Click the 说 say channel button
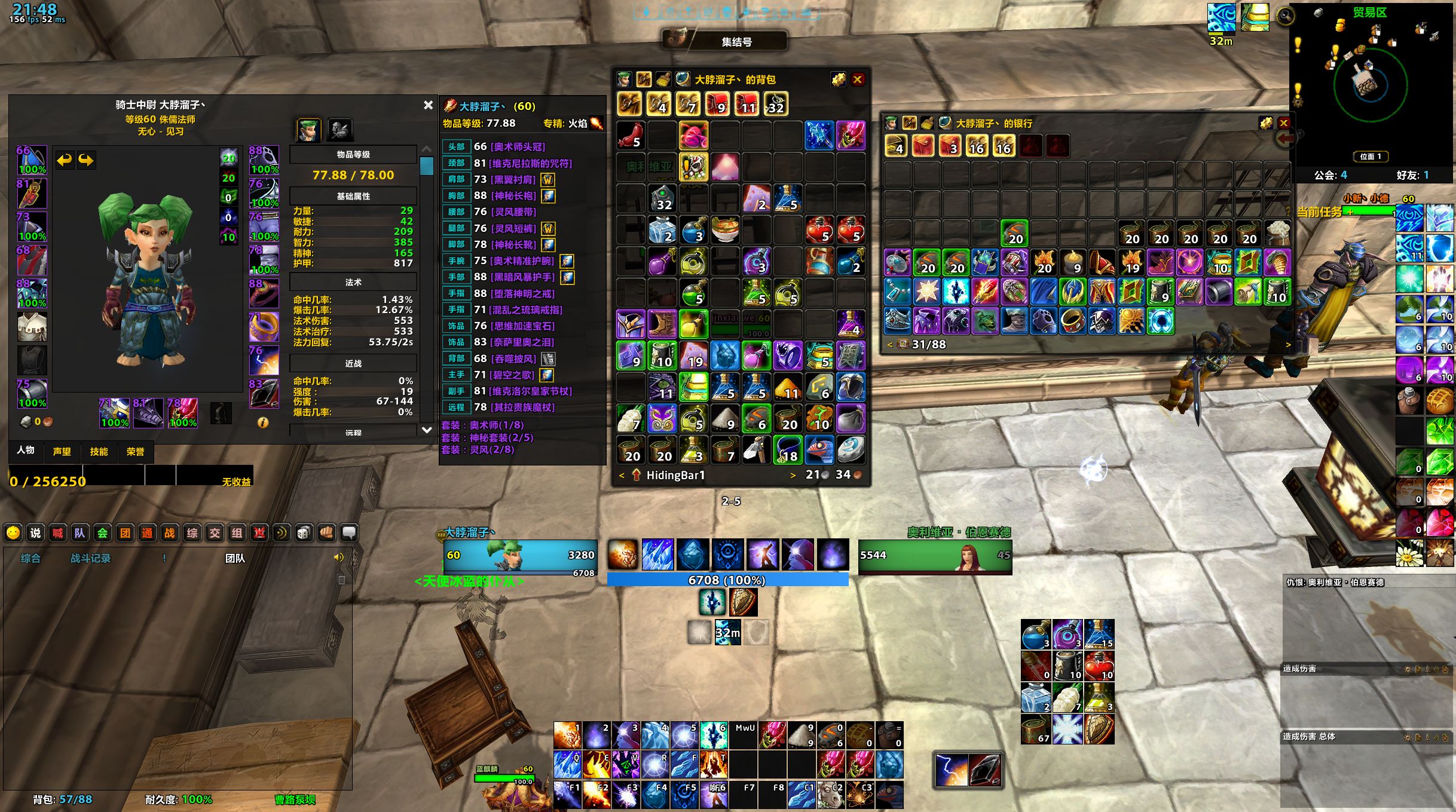This screenshot has width=1456, height=812. tap(35, 533)
